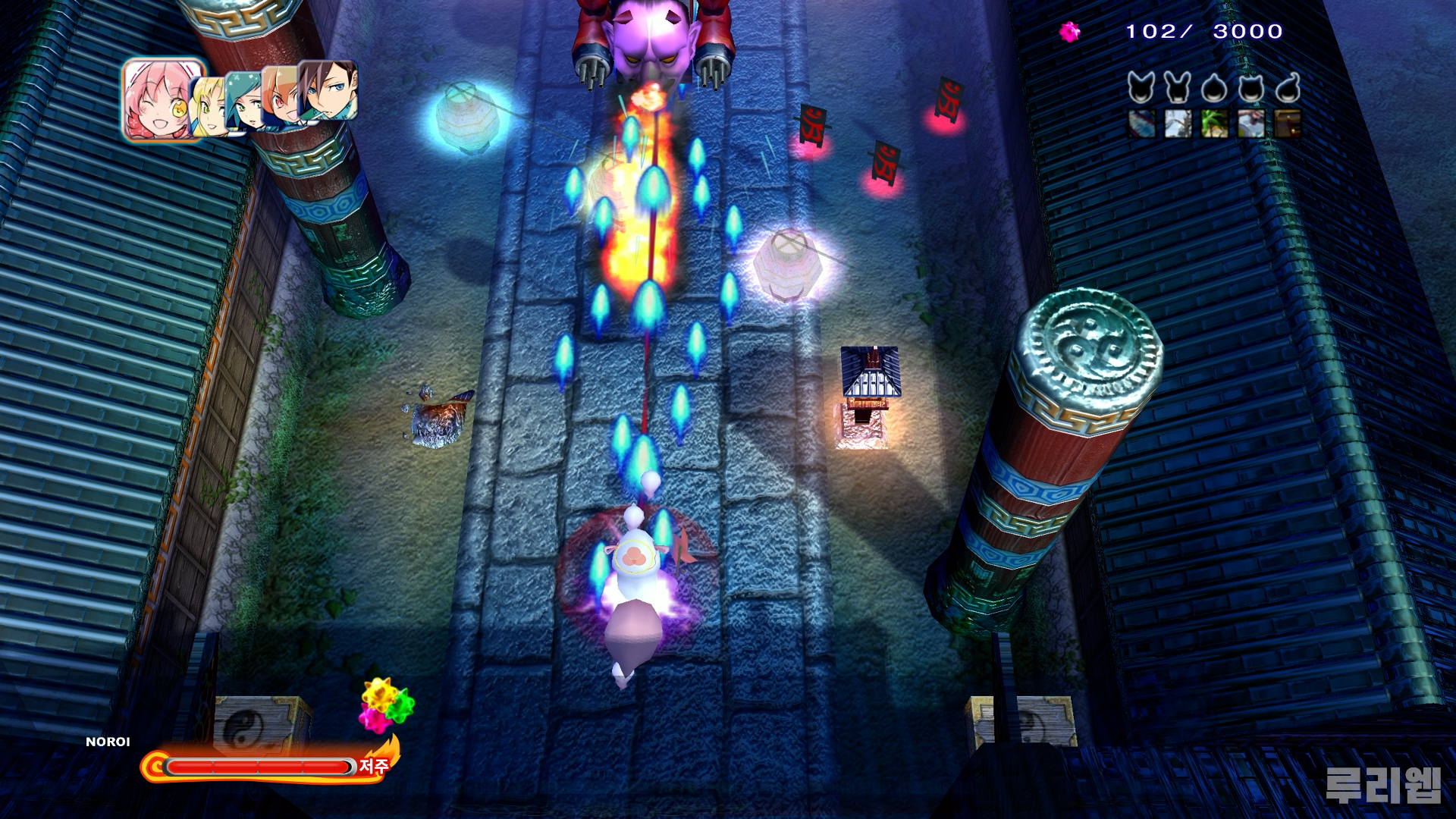Switch to the blonde green-eyed character portrait
The width and height of the screenshot is (1456, 819).
click(208, 106)
